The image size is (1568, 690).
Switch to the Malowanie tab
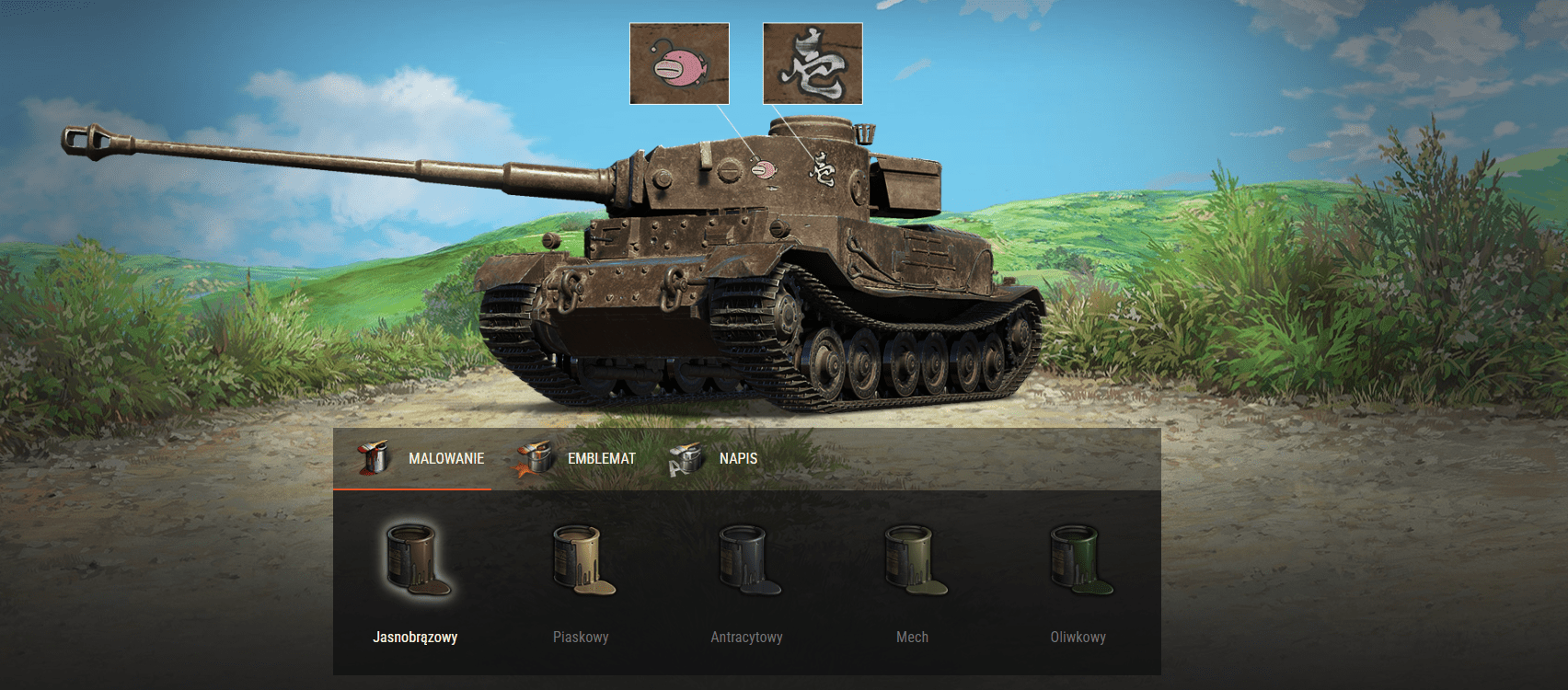tap(422, 458)
